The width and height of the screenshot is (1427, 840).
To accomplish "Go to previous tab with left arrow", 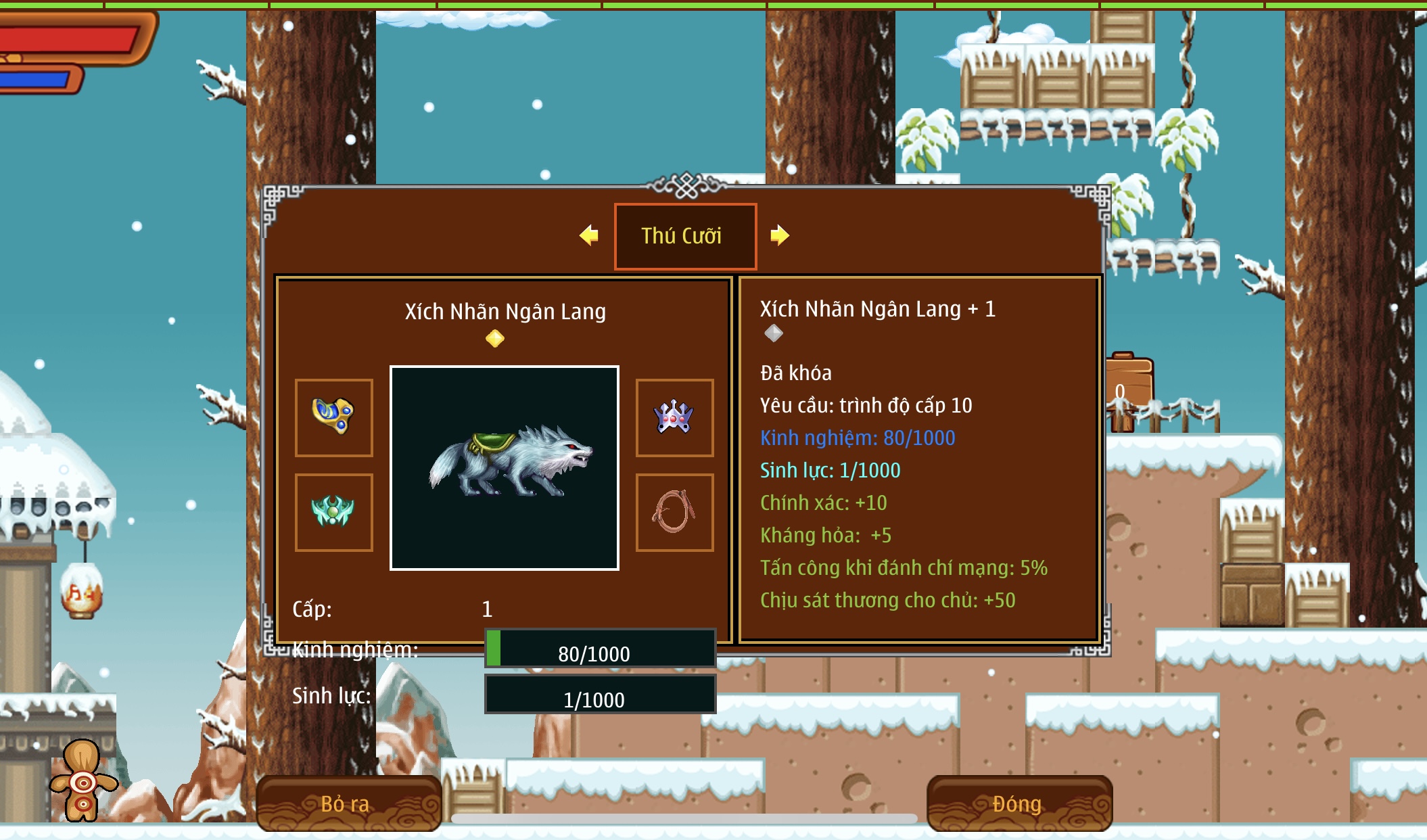I will tap(589, 235).
